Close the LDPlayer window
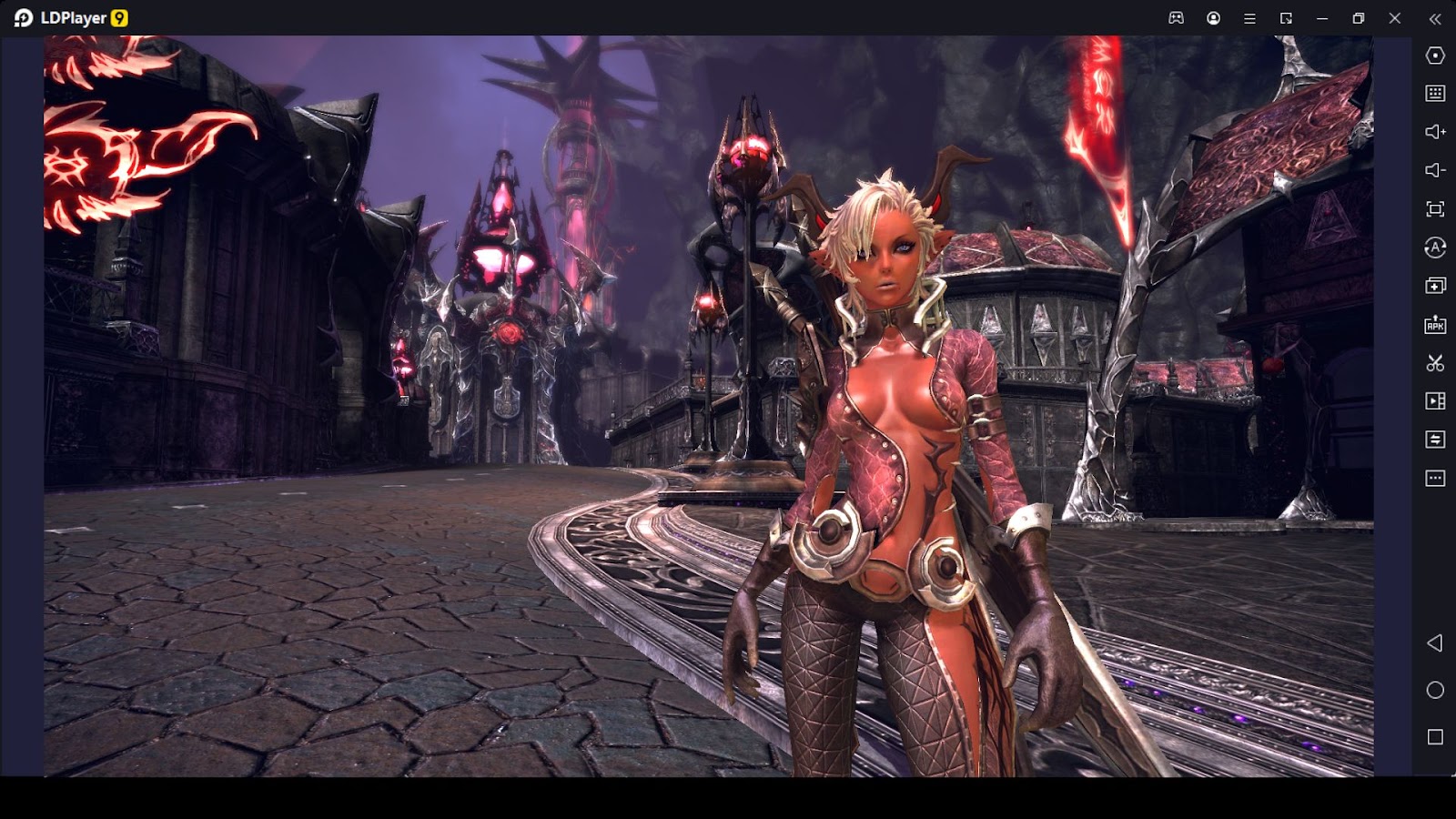1456x819 pixels. (x=1395, y=18)
